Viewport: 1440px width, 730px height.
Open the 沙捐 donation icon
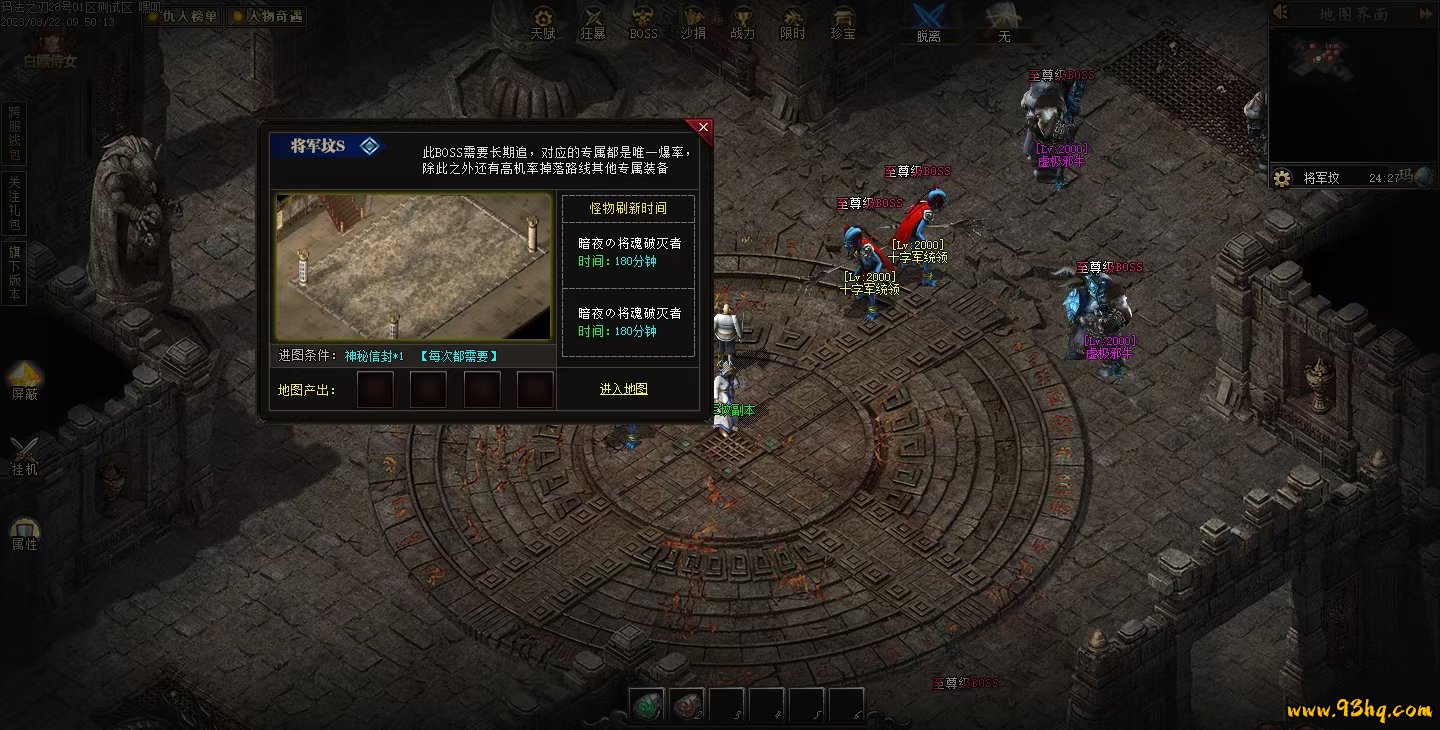pos(693,22)
